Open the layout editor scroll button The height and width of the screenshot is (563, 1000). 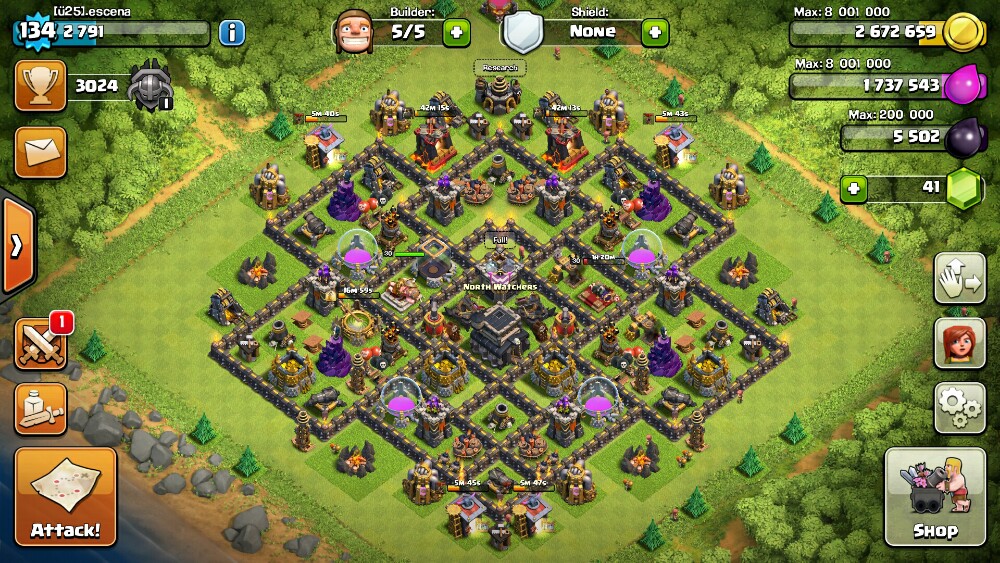click(x=40, y=408)
